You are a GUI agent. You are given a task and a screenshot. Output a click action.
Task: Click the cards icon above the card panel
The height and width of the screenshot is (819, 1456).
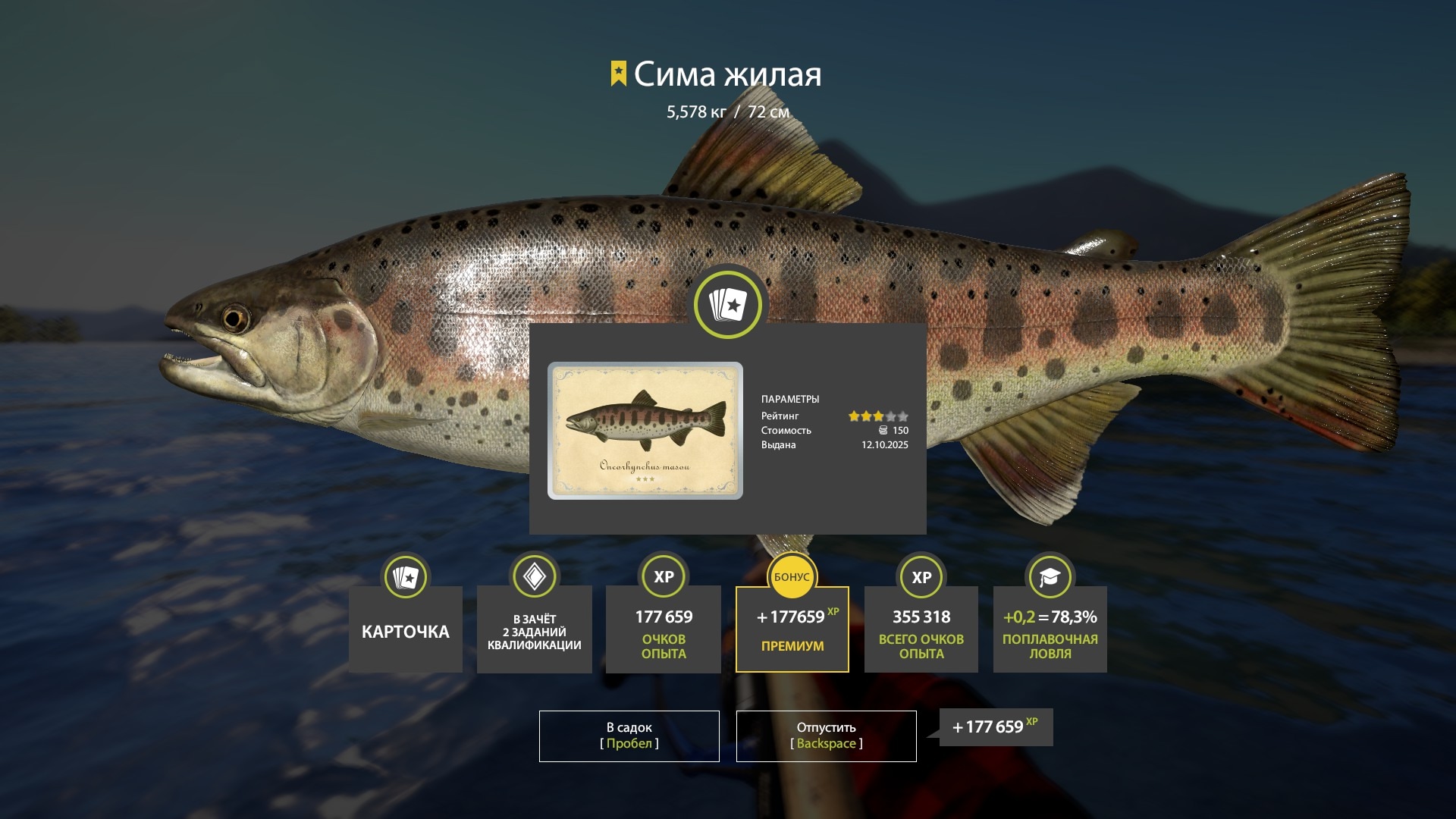click(x=727, y=305)
